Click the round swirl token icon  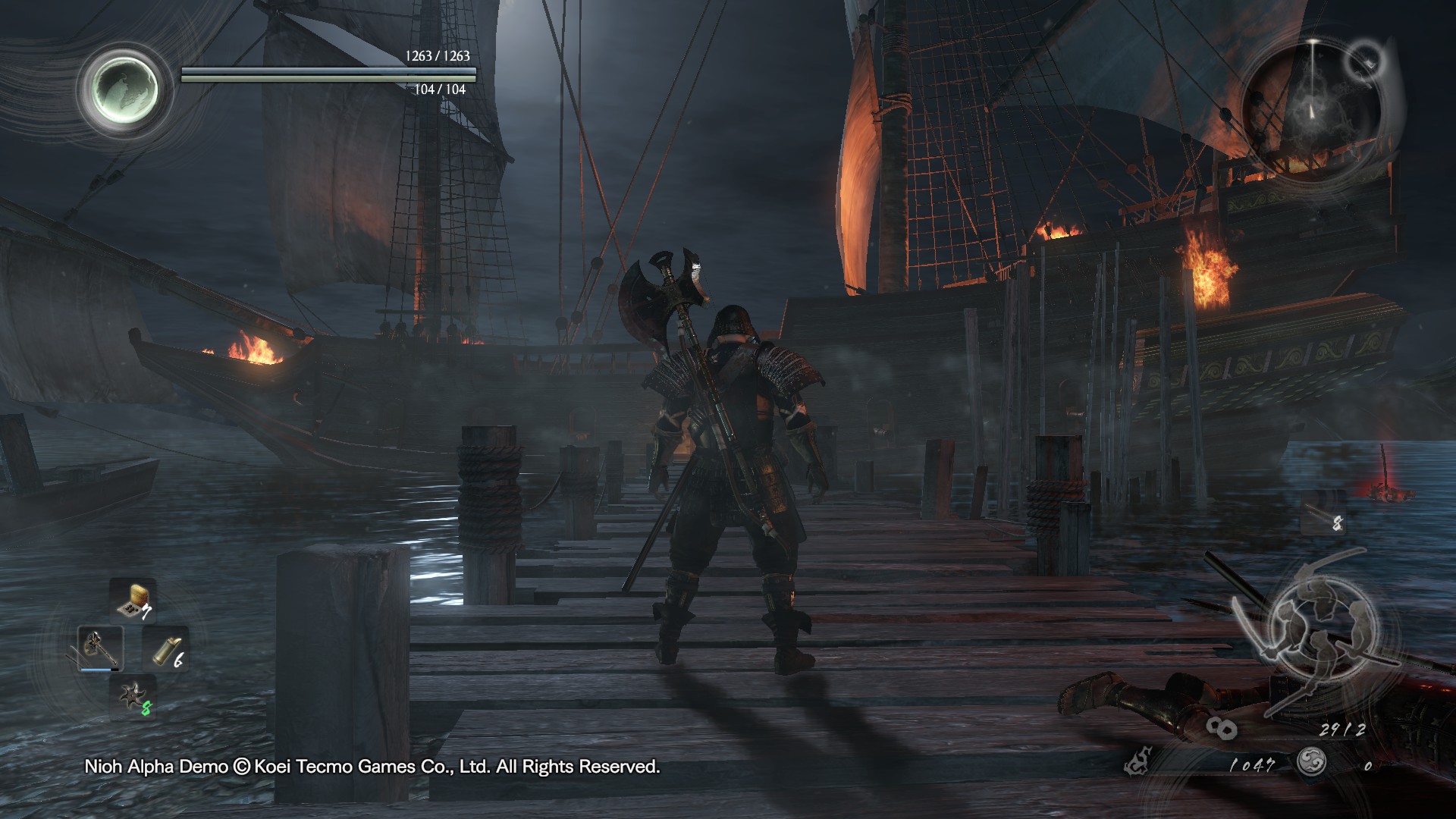tap(1311, 761)
